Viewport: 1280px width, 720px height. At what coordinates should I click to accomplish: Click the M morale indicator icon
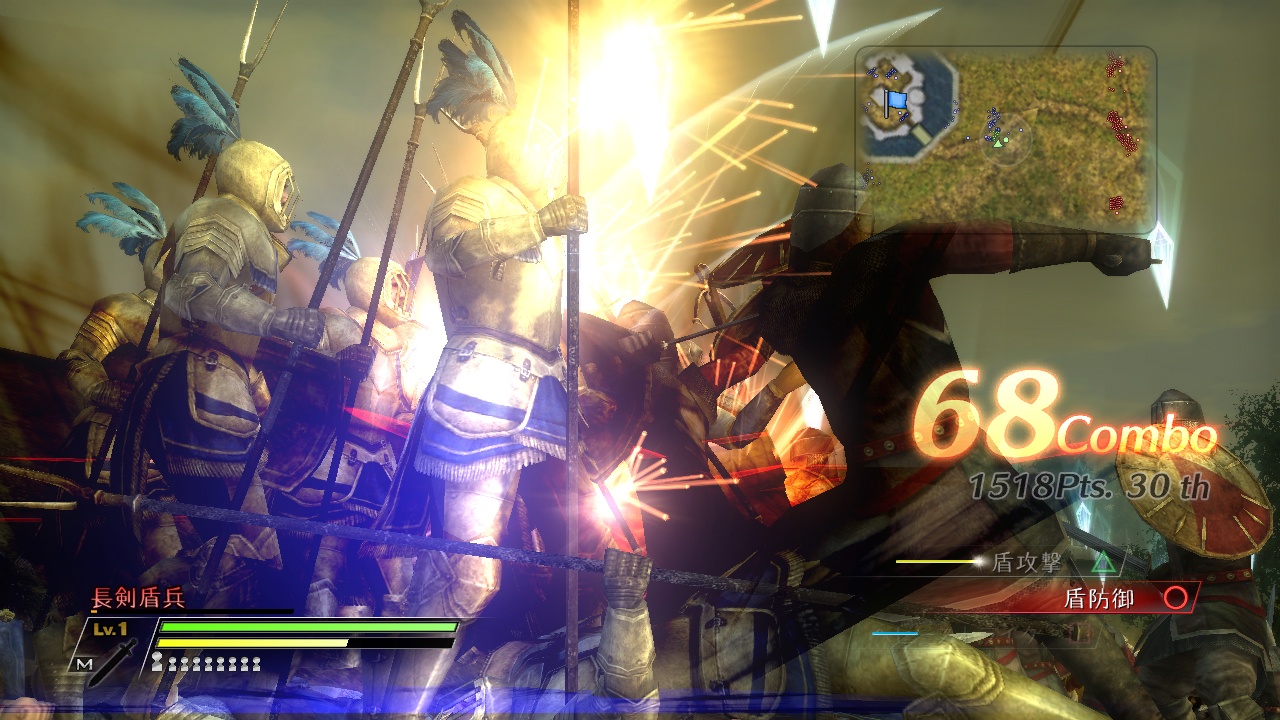click(x=86, y=663)
